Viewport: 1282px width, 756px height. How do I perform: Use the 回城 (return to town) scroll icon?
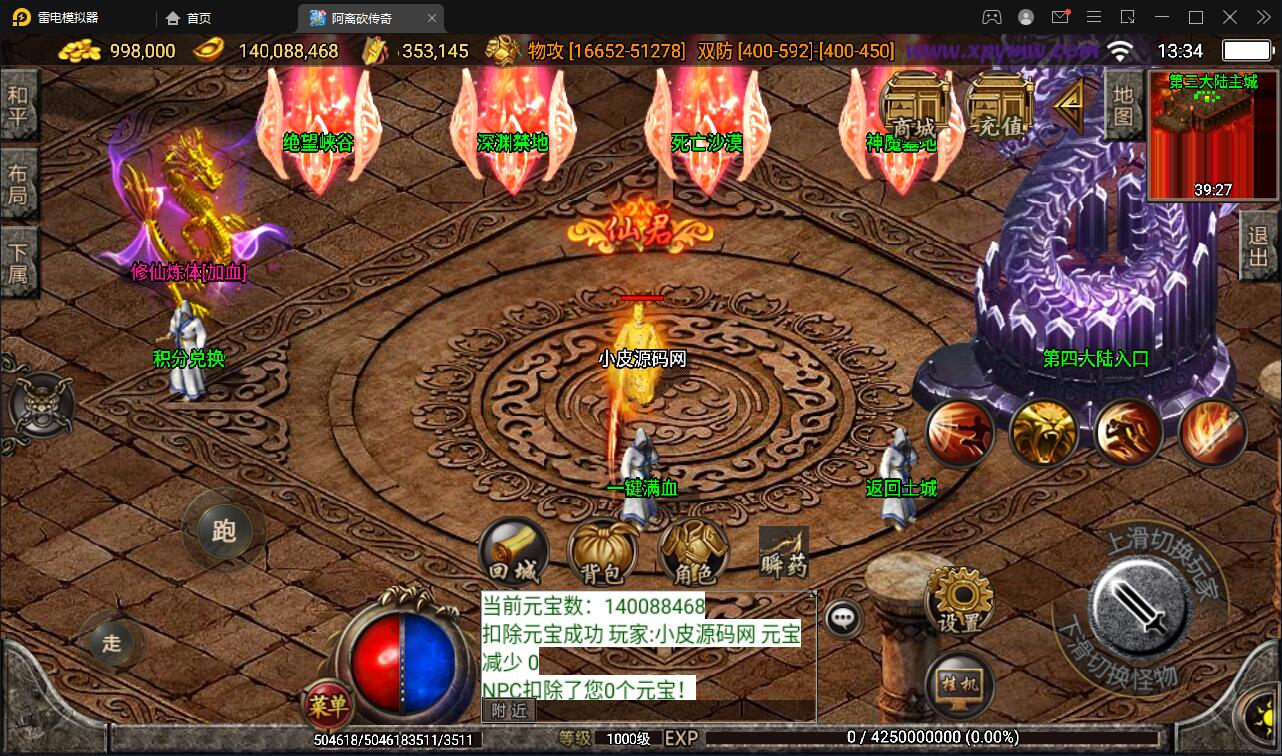point(515,551)
